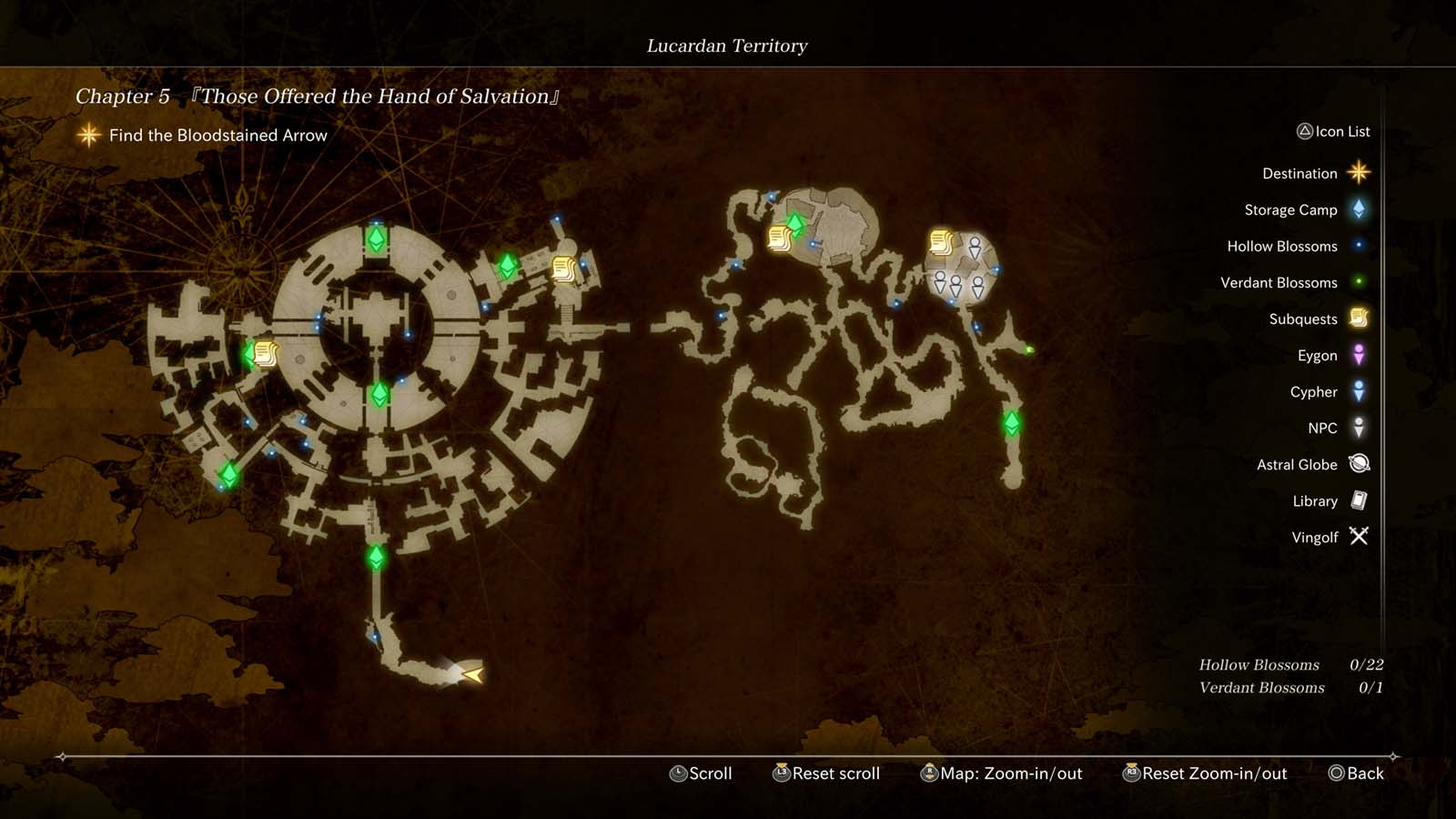Click the chapter objective Find the Bloodstained Arrow
Viewport: 1456px width, 819px height.
pyautogui.click(x=217, y=135)
